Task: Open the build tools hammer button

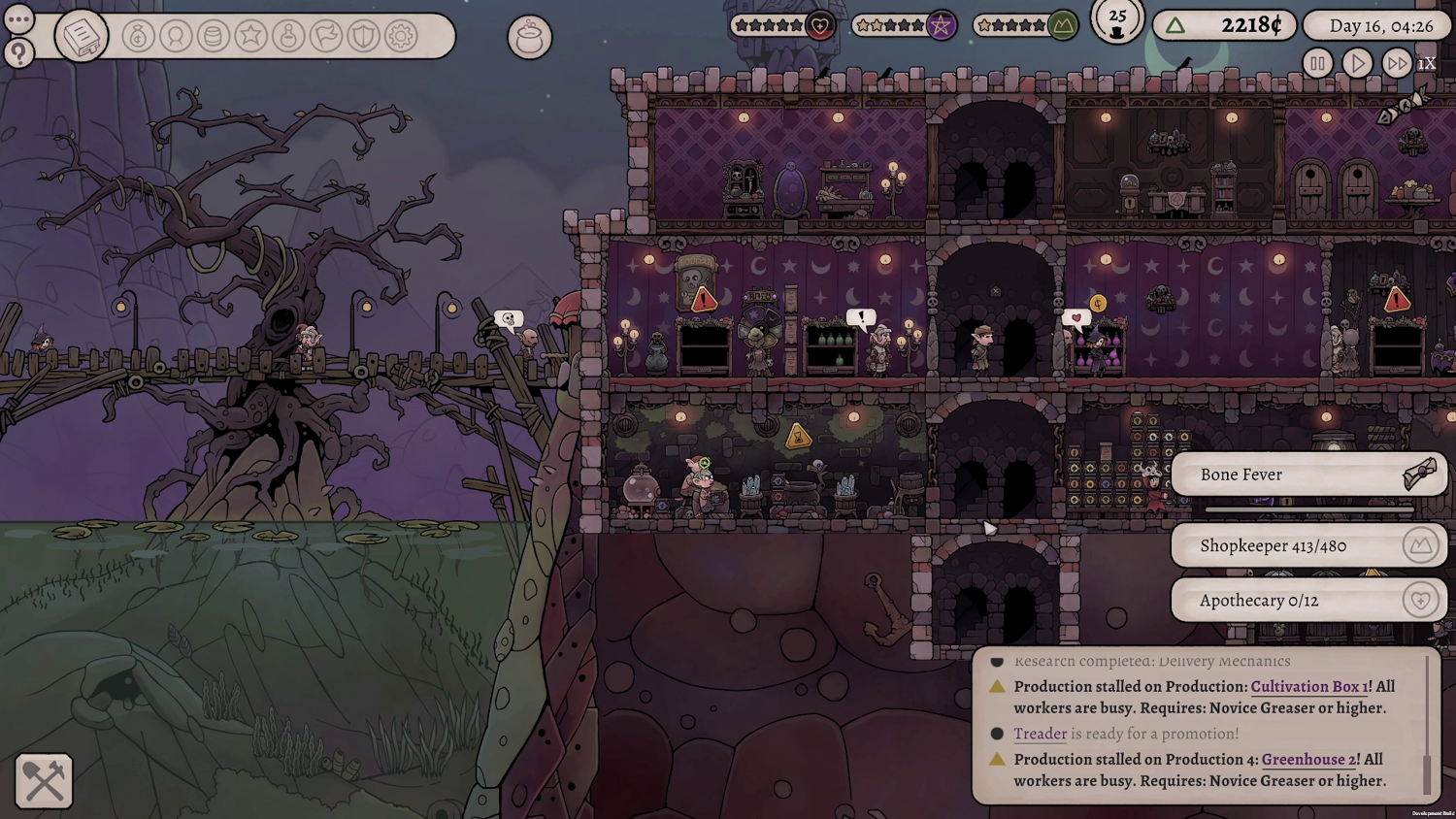Action: click(x=44, y=781)
